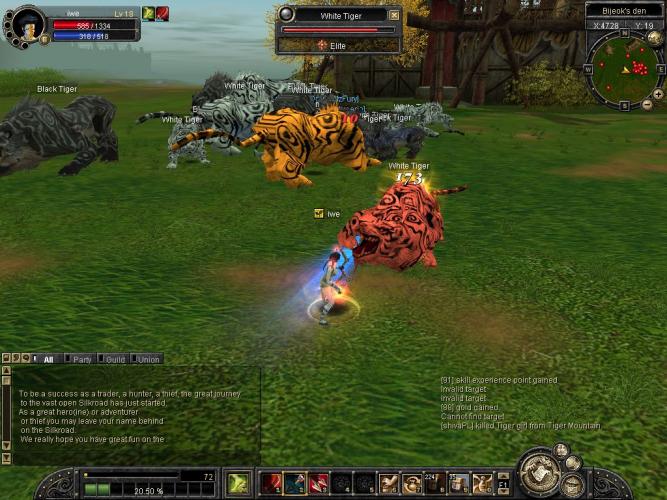Image resolution: width=667 pixels, height=500 pixels.
Task: Open the Guild chat tab
Action: 115,359
